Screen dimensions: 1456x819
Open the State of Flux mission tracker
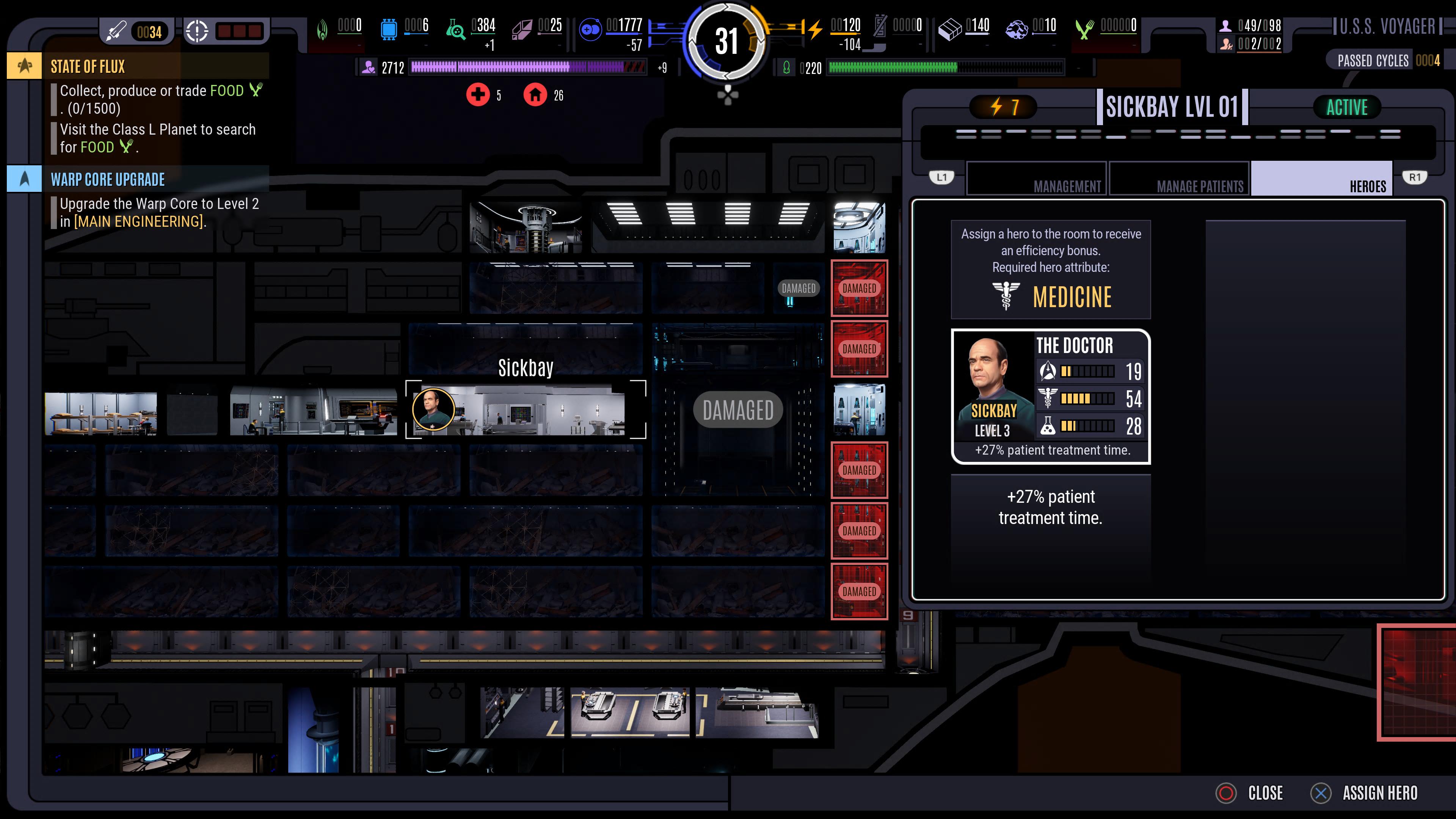point(88,67)
